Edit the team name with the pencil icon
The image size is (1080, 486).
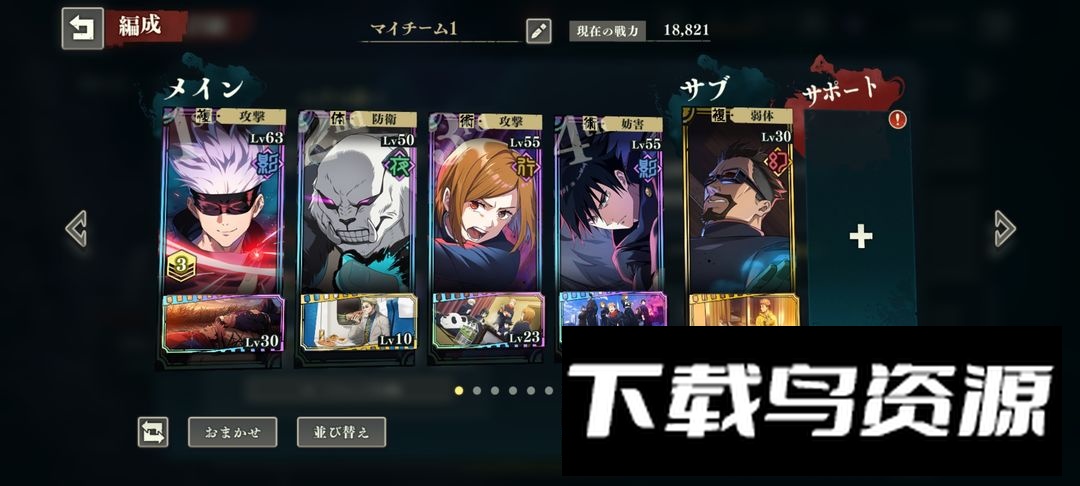[x=538, y=30]
